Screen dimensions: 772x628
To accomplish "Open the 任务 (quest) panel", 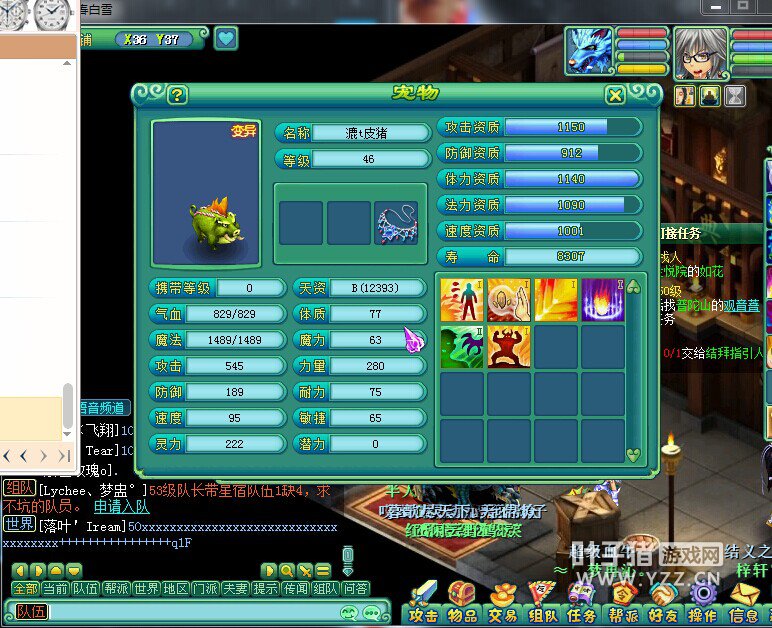I will [582, 615].
